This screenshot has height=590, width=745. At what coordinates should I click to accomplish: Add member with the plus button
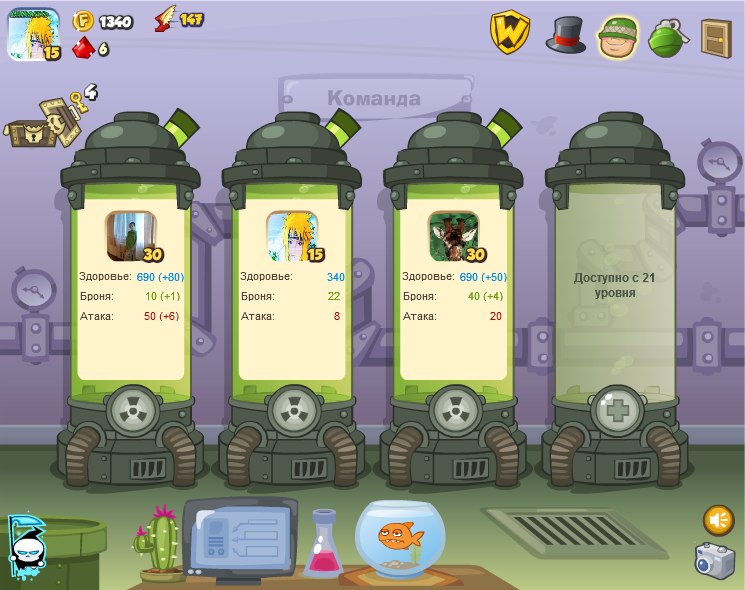[x=614, y=411]
